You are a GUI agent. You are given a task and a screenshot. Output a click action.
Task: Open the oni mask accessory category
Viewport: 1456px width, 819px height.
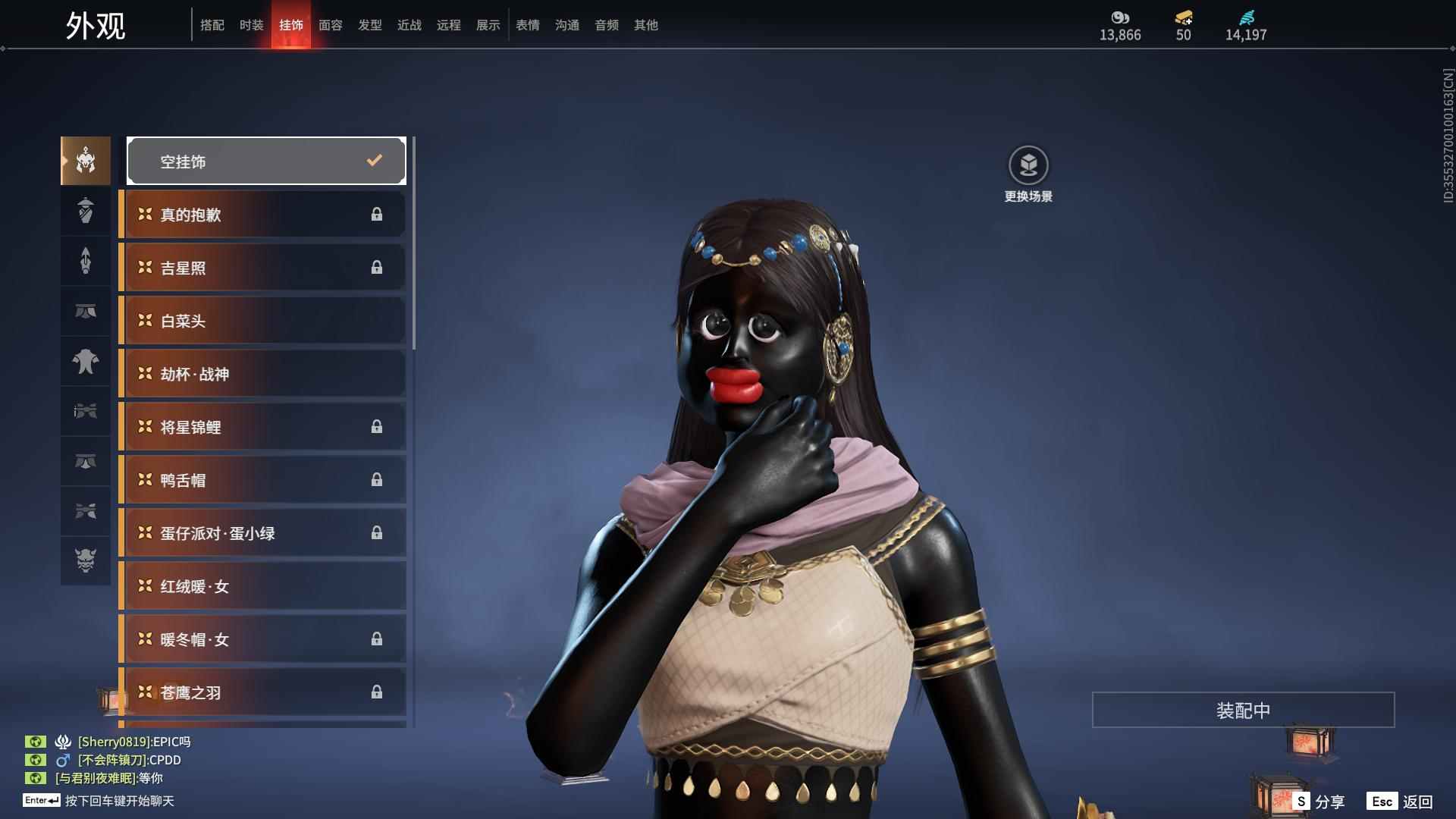86,560
